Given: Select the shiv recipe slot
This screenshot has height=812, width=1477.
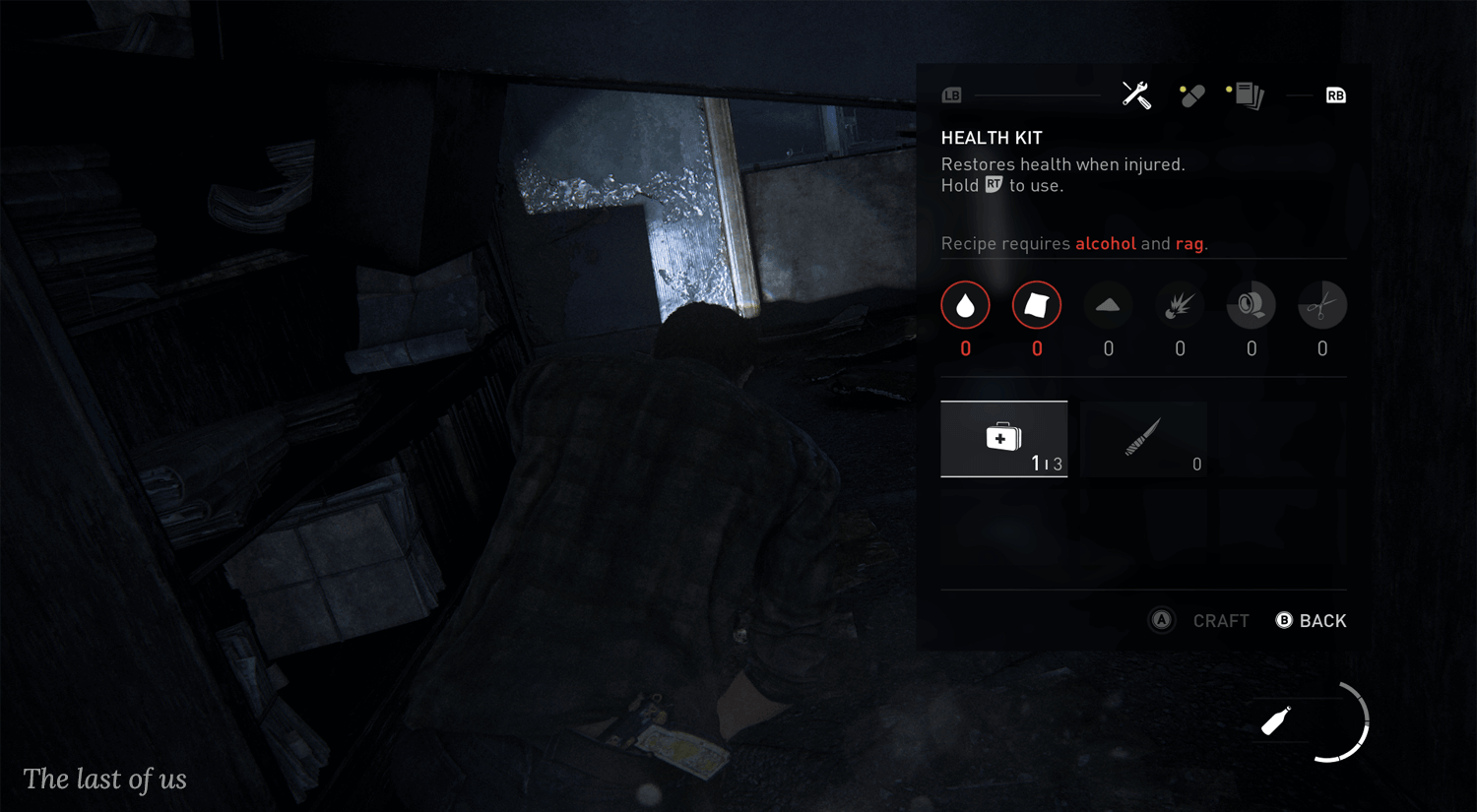Looking at the screenshot, I should pos(1143,439).
